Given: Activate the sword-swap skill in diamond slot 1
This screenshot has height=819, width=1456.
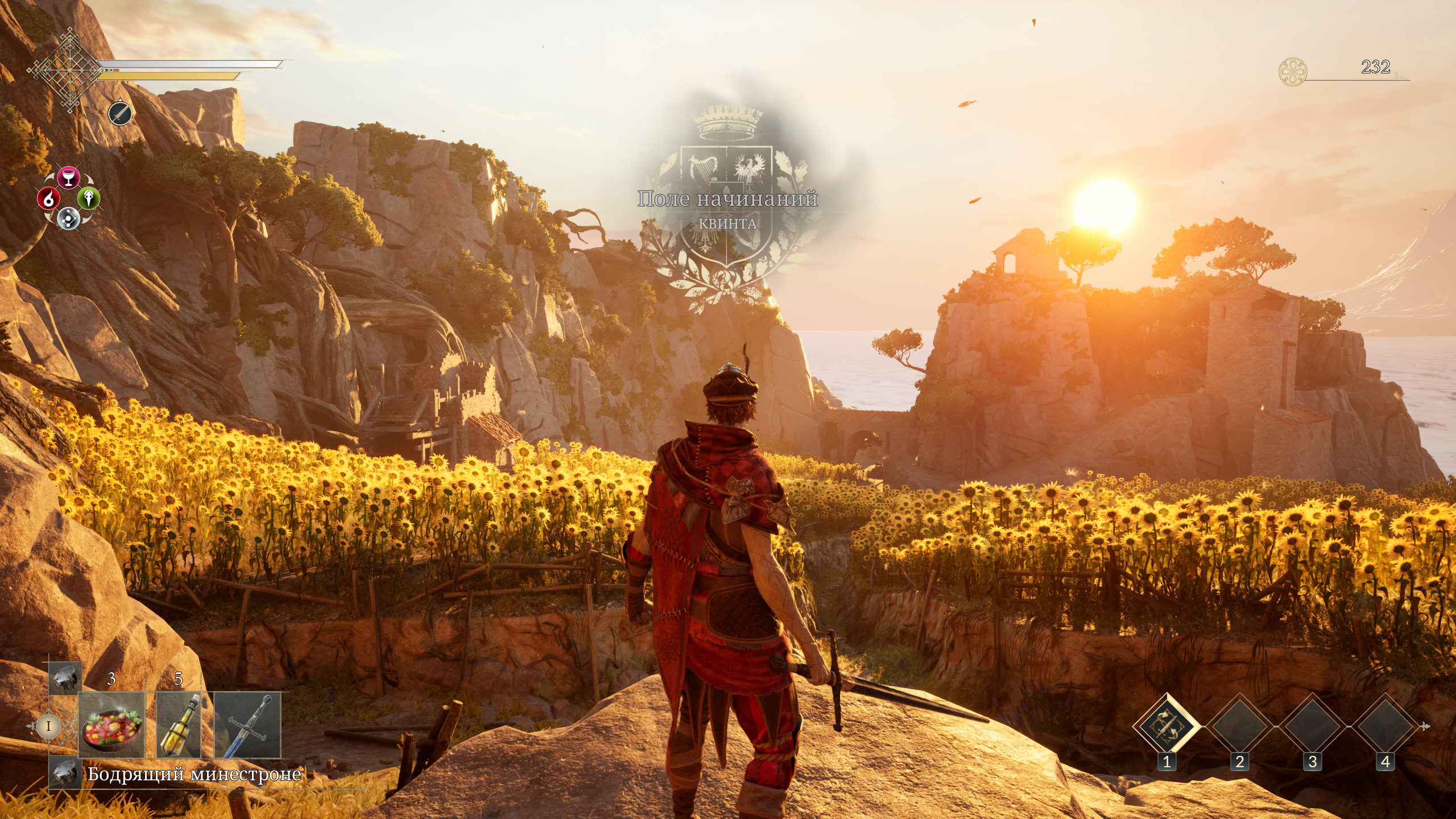Looking at the screenshot, I should [x=1166, y=726].
